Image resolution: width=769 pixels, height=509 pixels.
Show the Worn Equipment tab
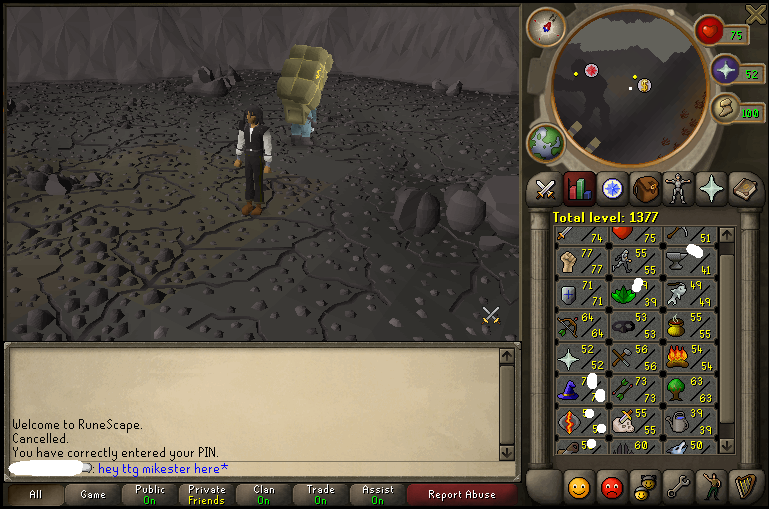[x=679, y=187]
